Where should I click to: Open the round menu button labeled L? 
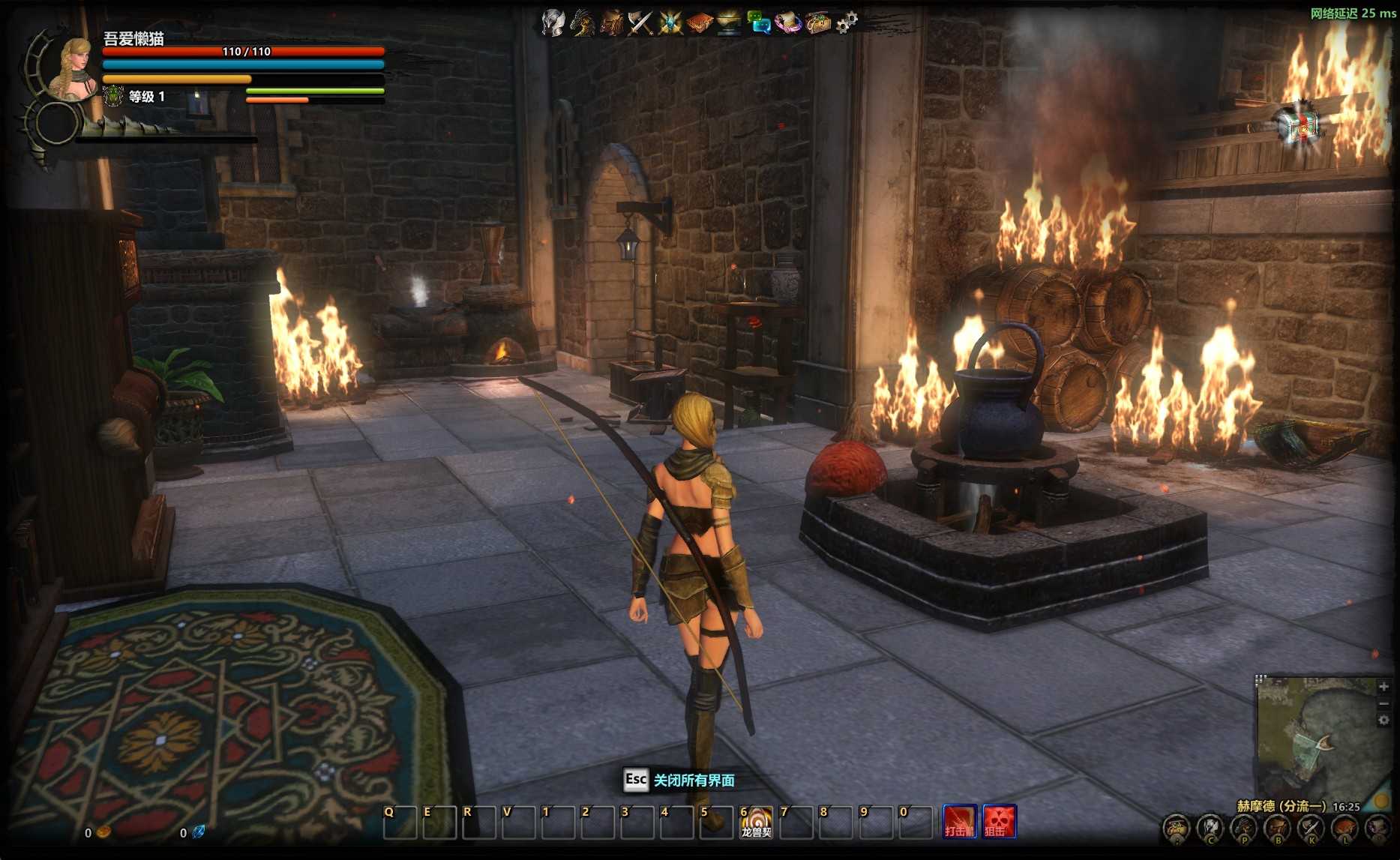tap(1345, 829)
